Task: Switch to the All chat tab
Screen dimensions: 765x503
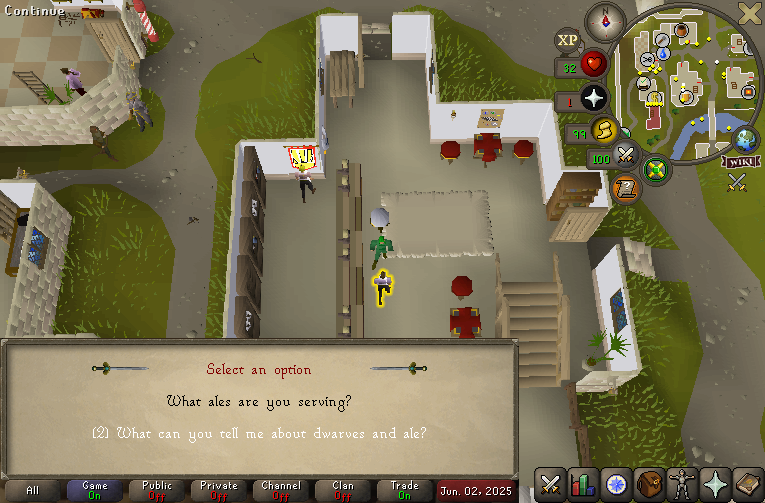Action: tap(33, 490)
